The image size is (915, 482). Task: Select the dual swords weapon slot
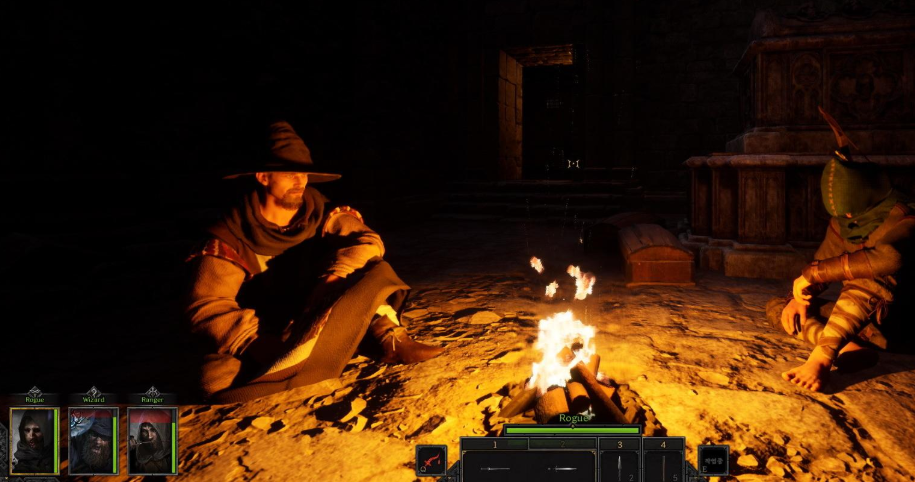(528, 466)
